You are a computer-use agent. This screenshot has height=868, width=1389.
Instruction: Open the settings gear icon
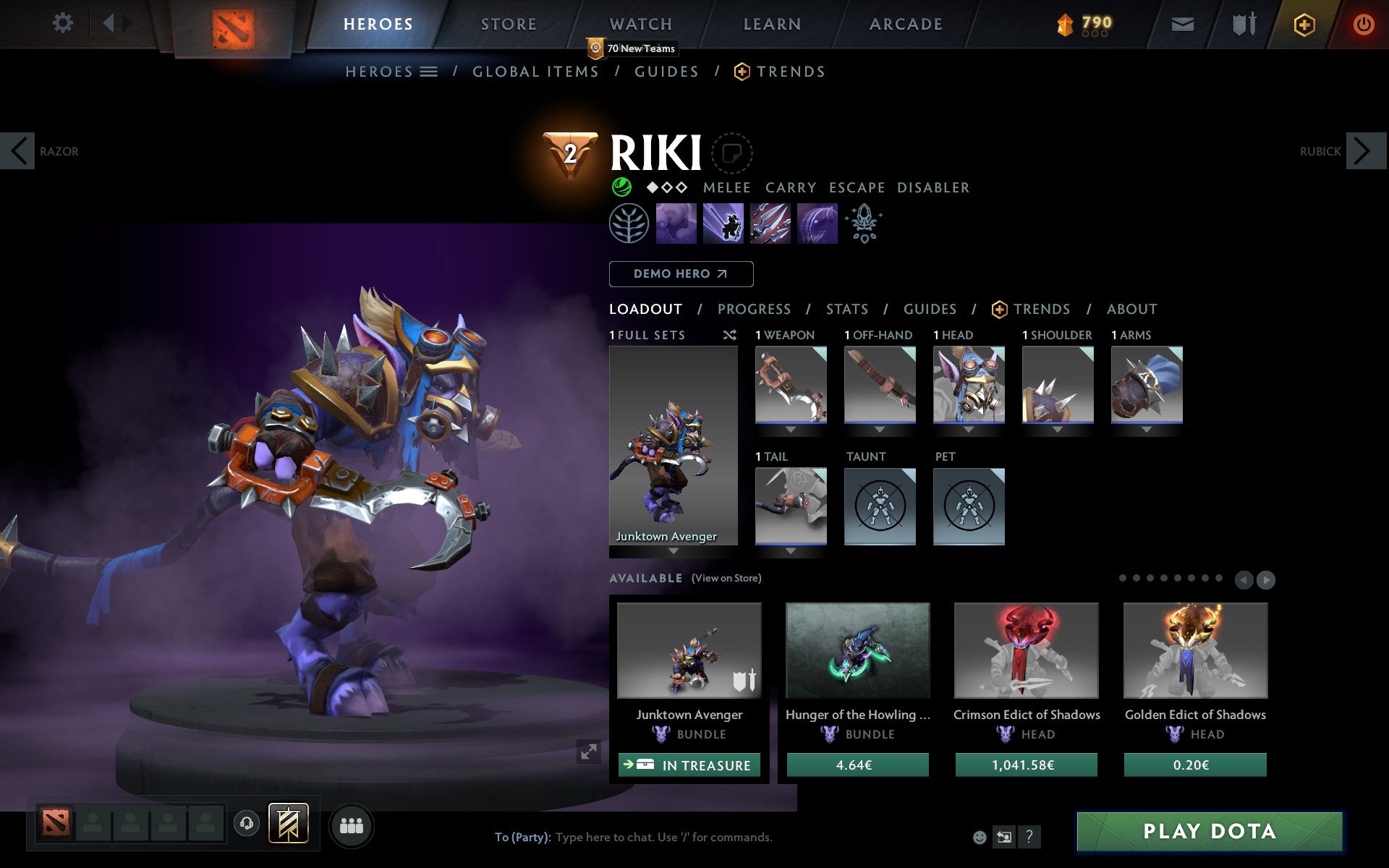coord(64,23)
